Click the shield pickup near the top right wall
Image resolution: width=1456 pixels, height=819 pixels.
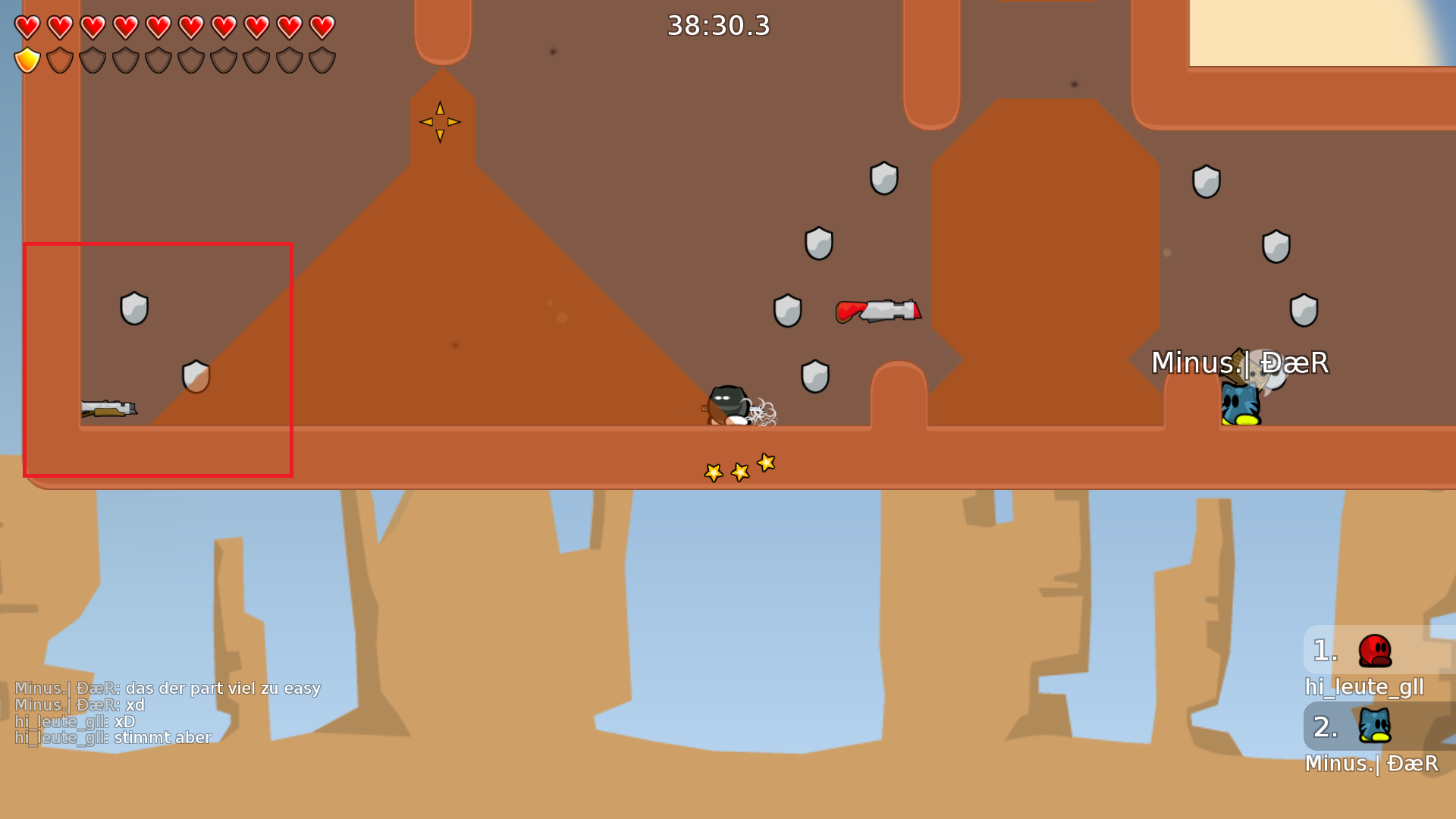[x=1206, y=180]
